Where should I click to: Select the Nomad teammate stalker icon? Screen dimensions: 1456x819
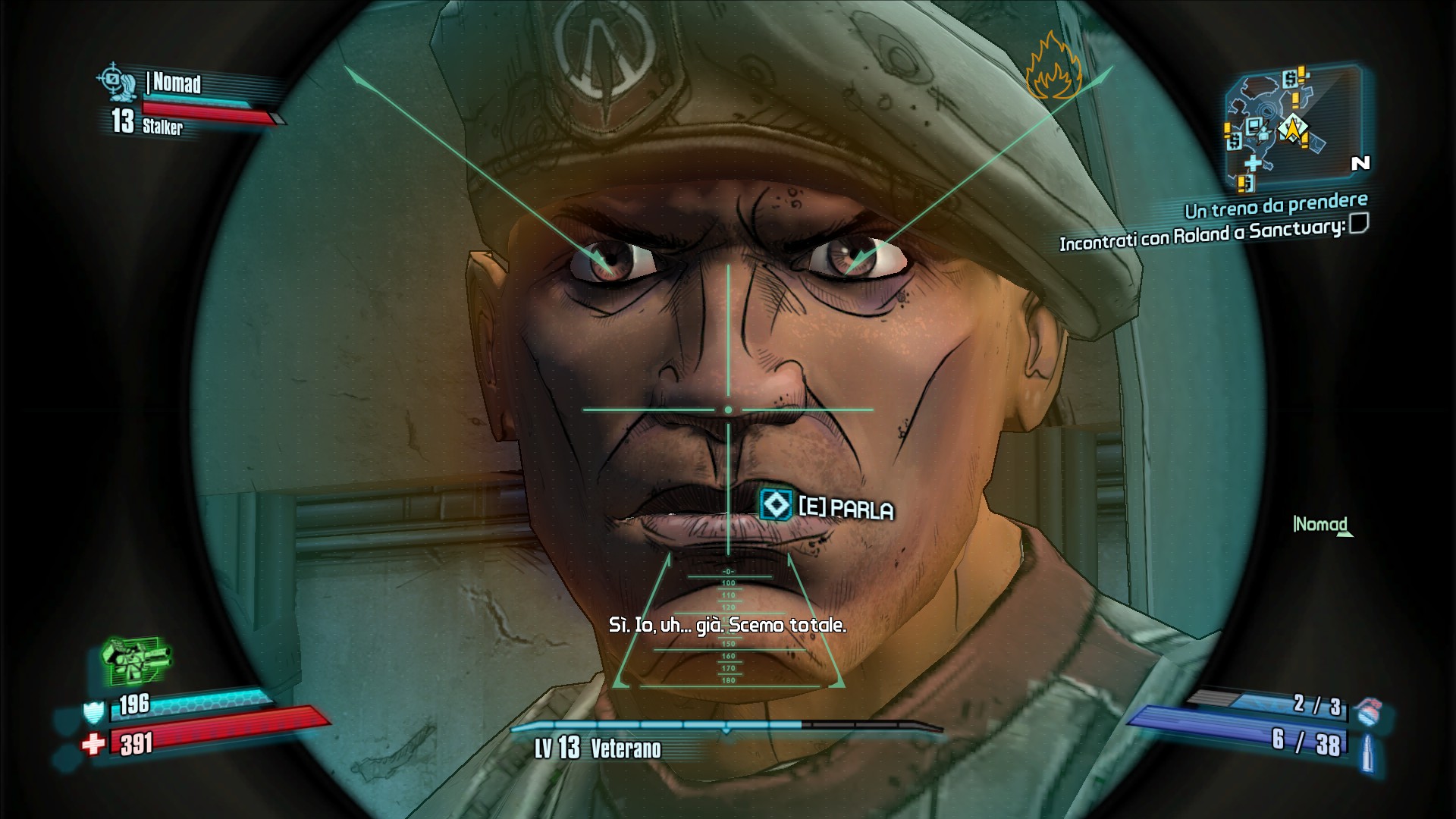(116, 81)
